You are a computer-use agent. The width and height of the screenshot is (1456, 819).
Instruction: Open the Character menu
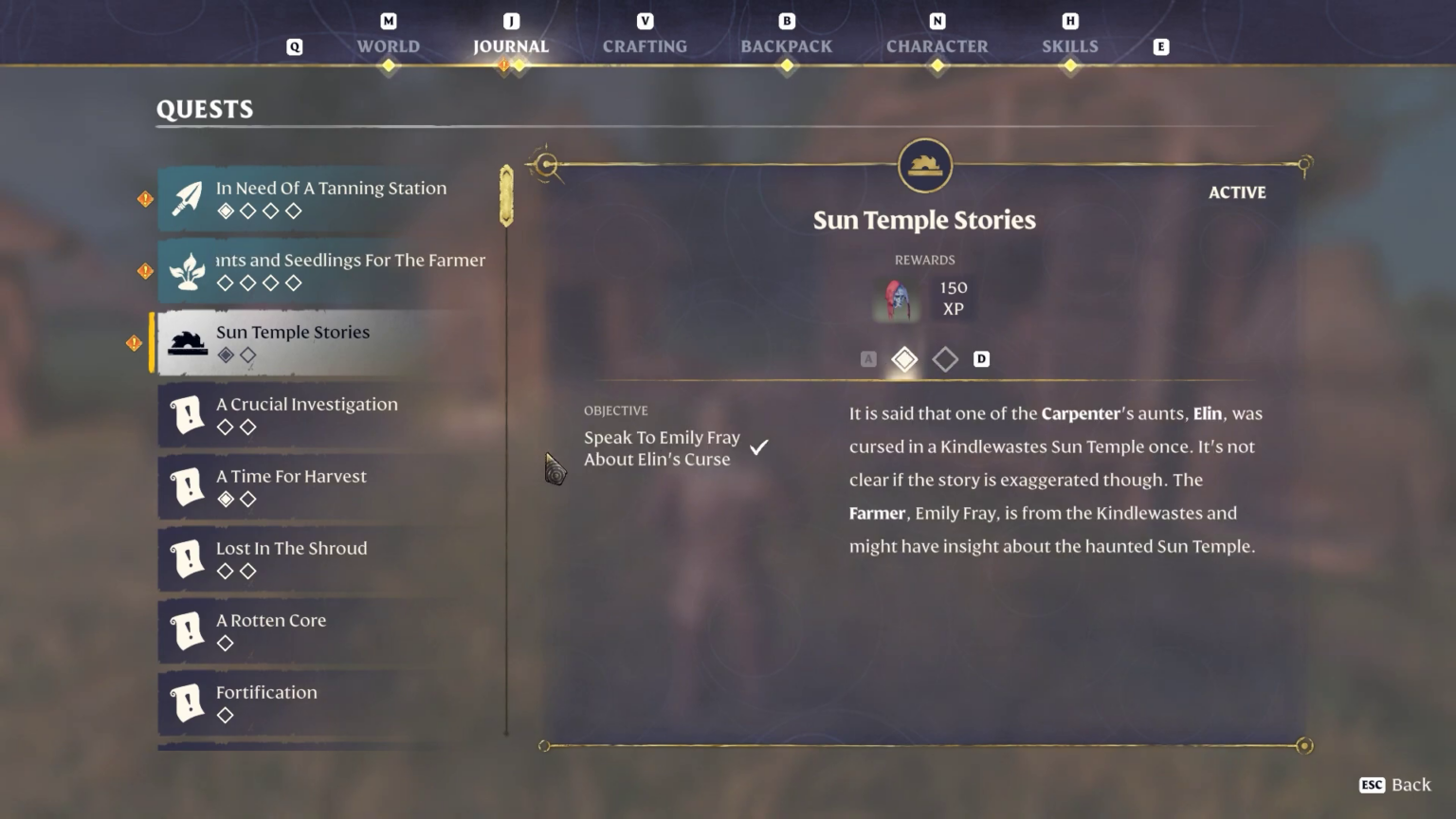pos(937,45)
